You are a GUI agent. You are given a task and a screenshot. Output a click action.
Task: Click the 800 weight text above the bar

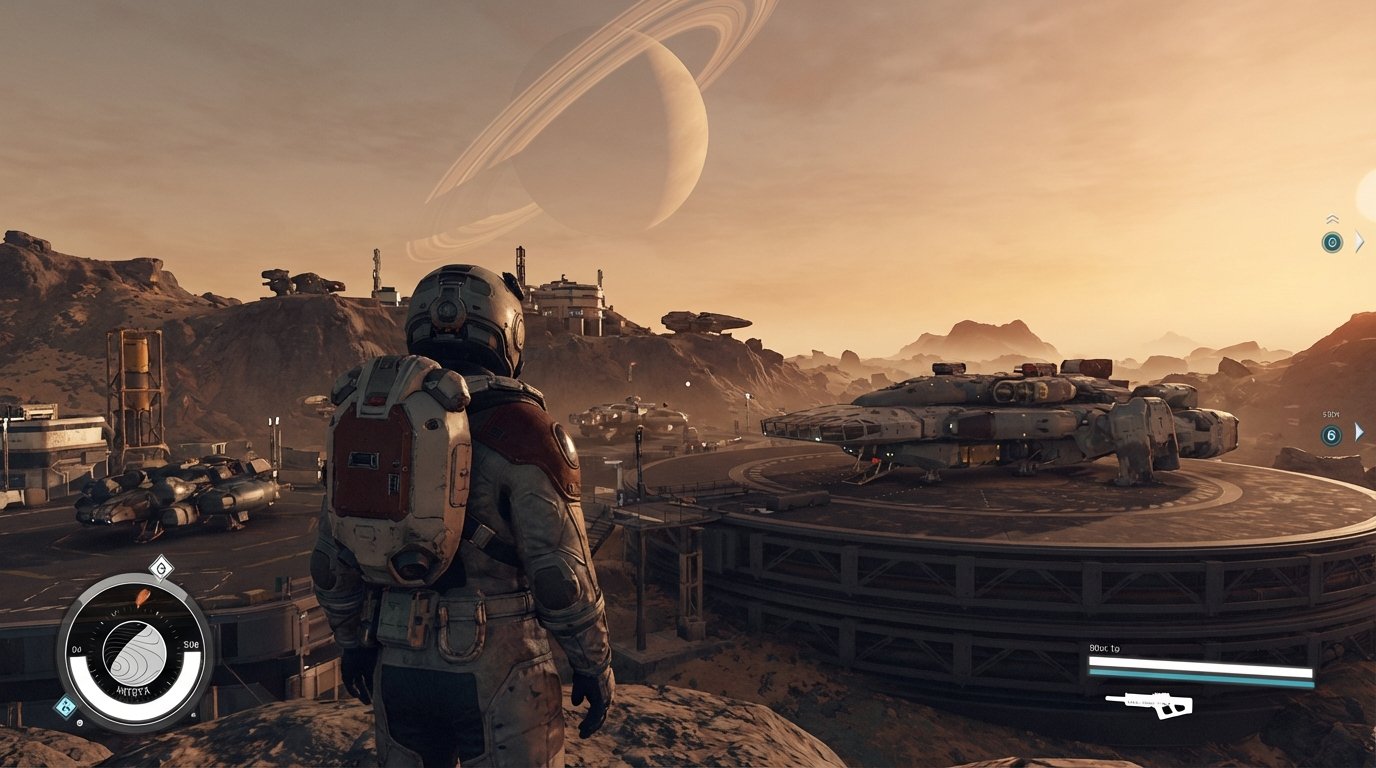pyautogui.click(x=1104, y=648)
